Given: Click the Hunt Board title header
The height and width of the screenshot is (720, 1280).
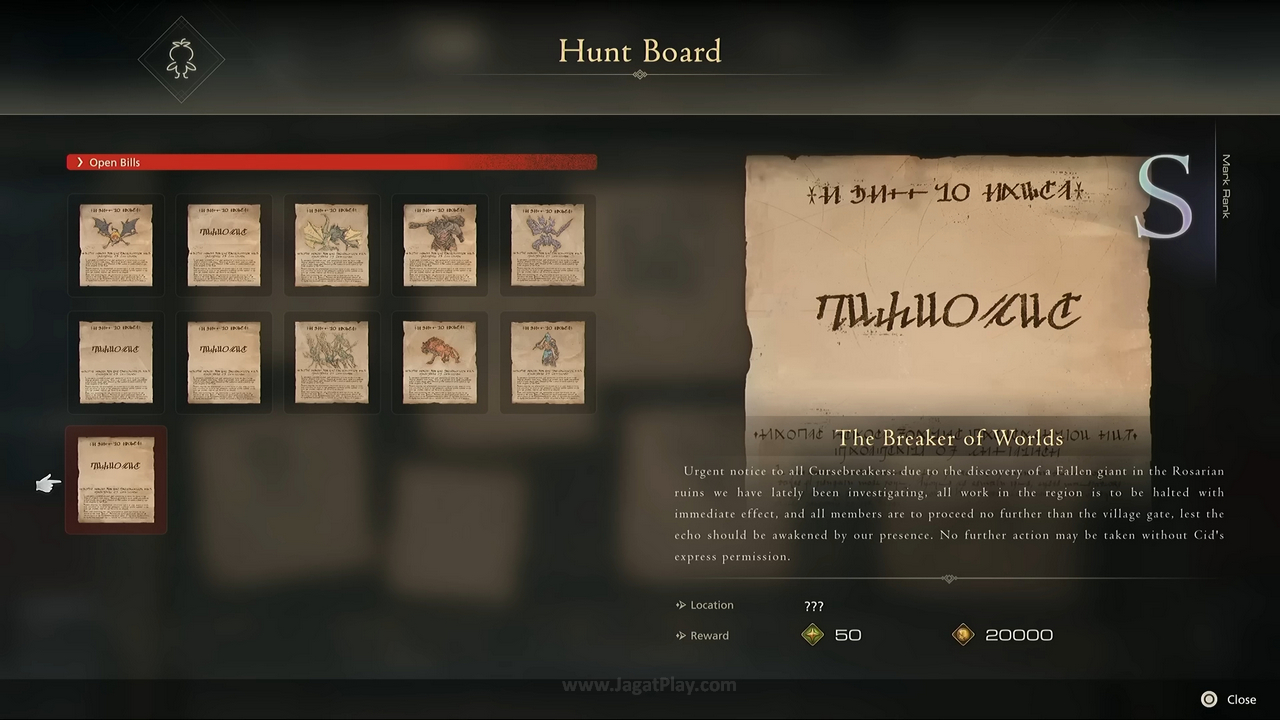Looking at the screenshot, I should [639, 51].
